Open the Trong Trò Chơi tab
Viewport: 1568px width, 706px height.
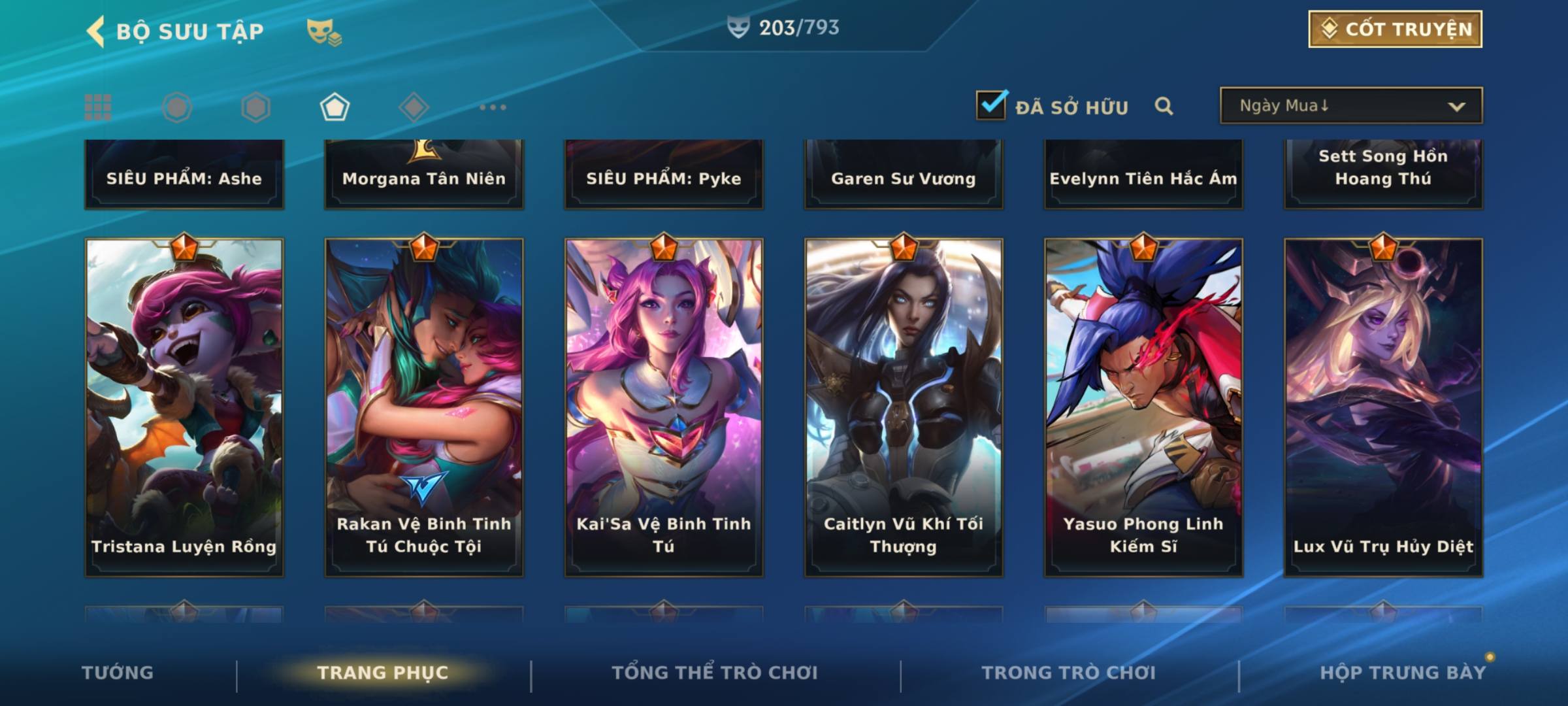point(1069,673)
